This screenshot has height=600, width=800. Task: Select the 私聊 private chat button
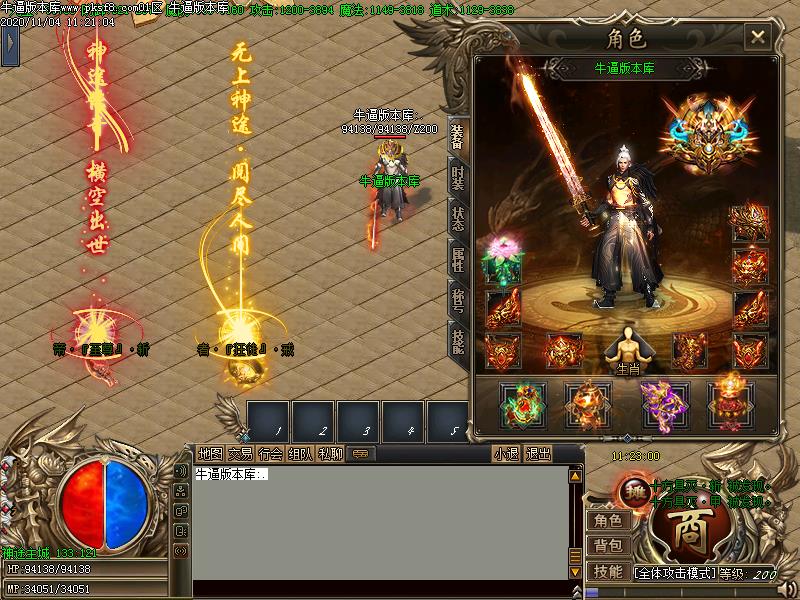point(330,454)
